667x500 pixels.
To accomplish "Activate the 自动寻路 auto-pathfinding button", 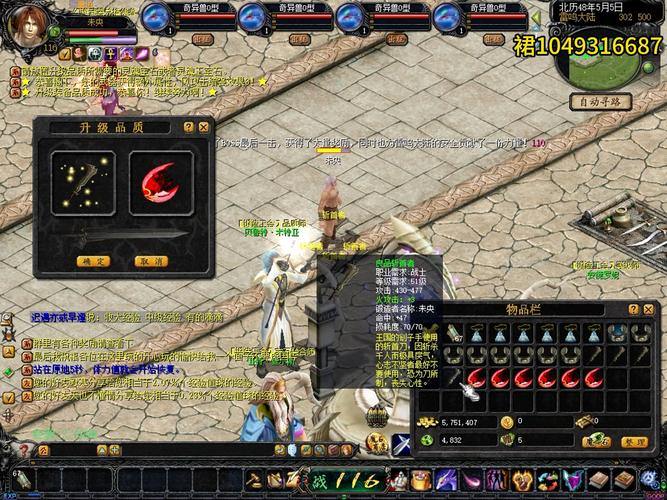I will tap(599, 101).
